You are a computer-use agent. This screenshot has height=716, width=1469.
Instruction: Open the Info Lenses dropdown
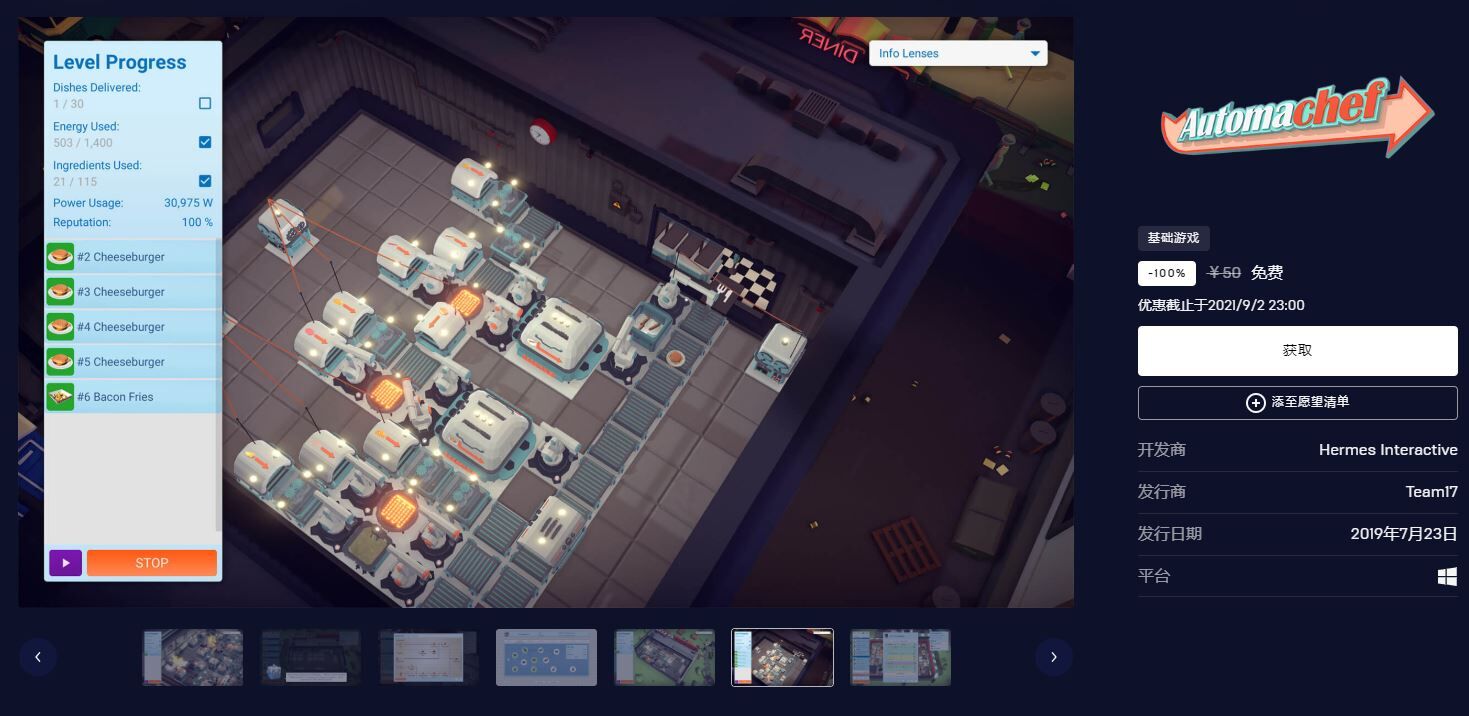[x=957, y=54]
